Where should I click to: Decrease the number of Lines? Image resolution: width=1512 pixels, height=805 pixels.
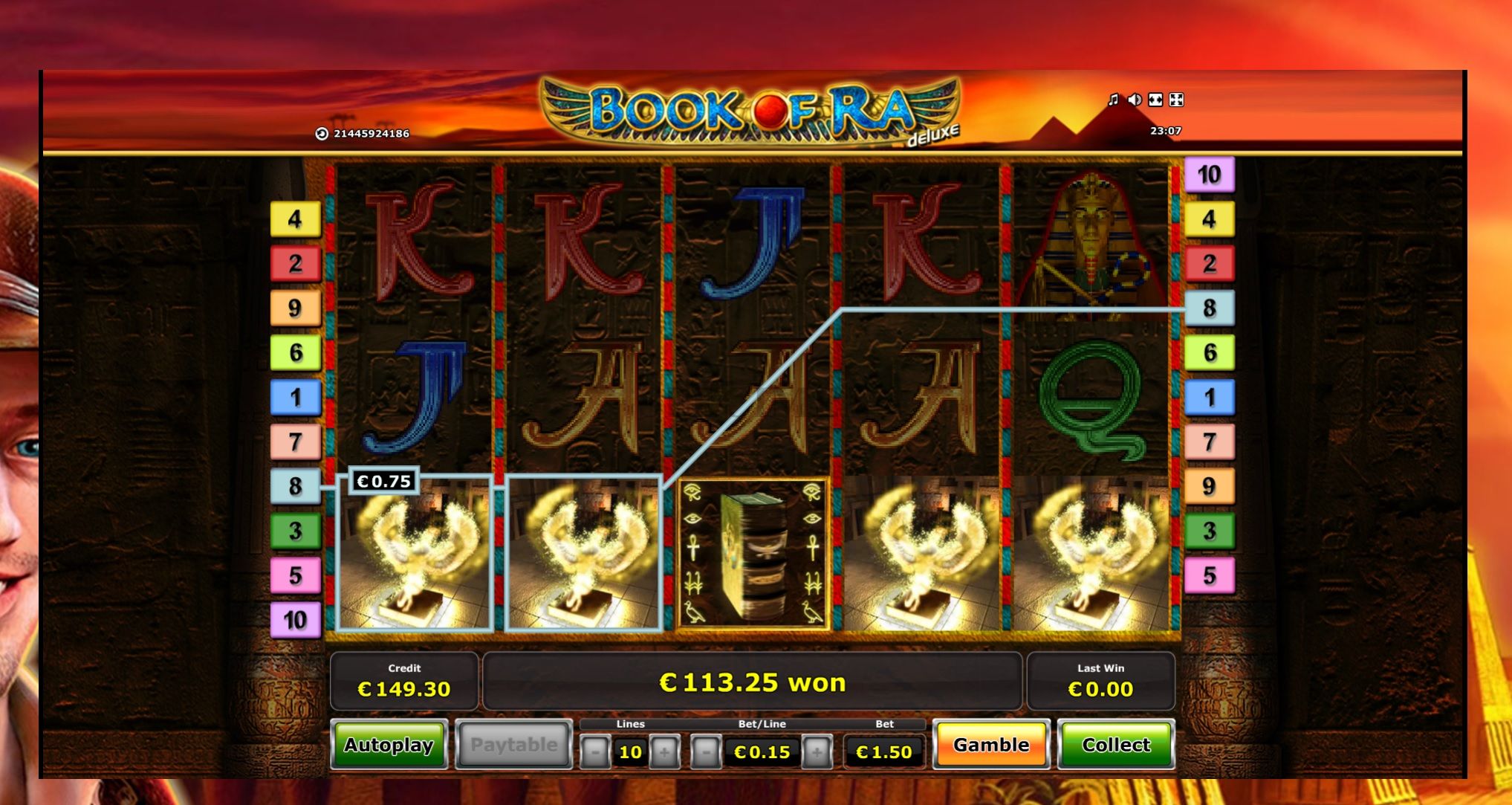coord(595,752)
